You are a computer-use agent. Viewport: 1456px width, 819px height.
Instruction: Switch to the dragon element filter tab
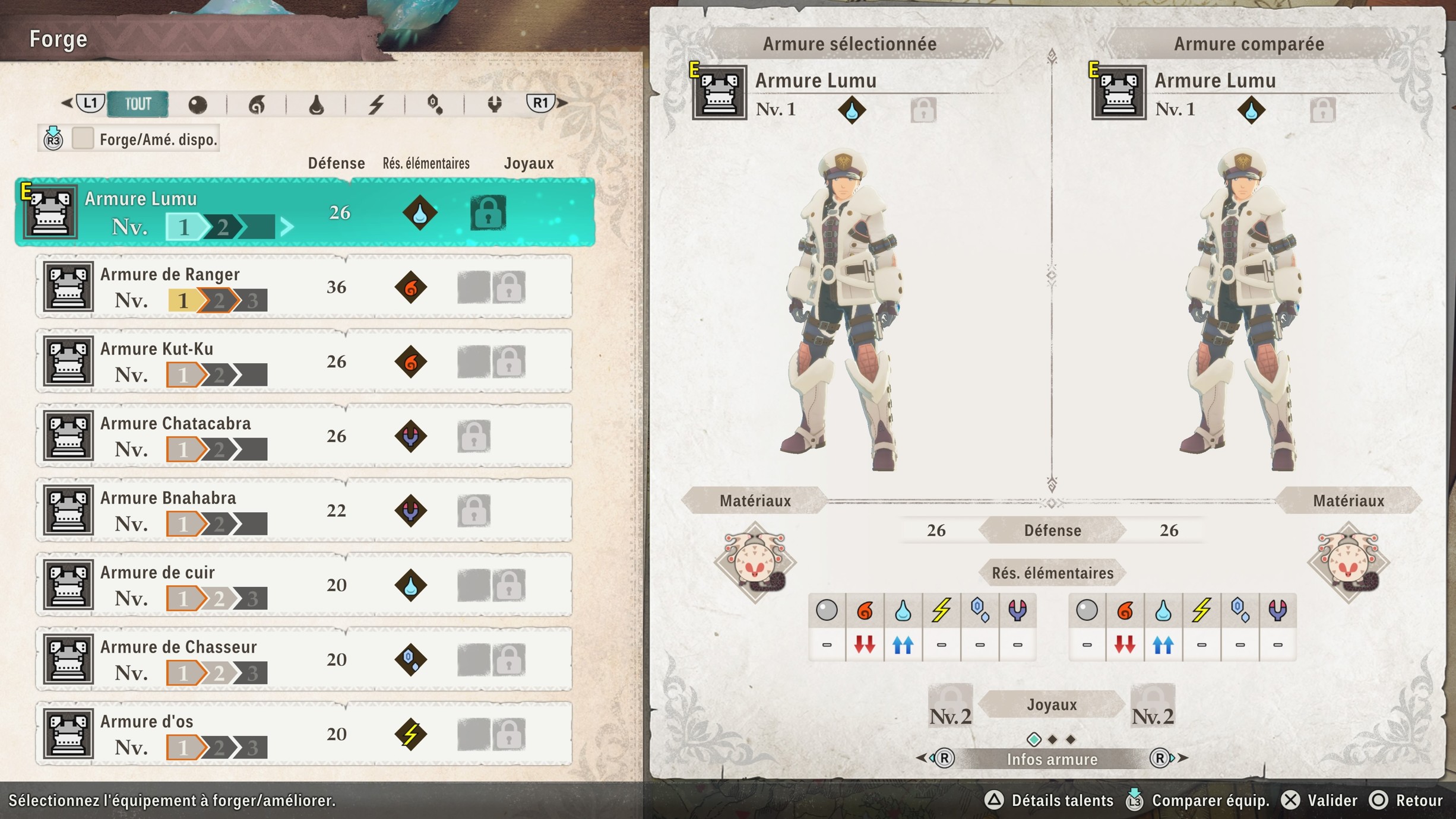click(x=494, y=105)
